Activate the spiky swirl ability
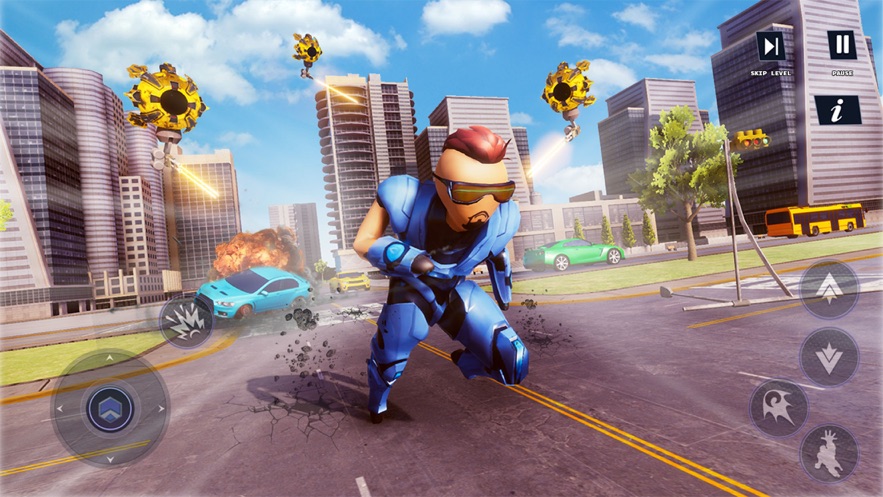Screen dimensions: 883x497 778,408
